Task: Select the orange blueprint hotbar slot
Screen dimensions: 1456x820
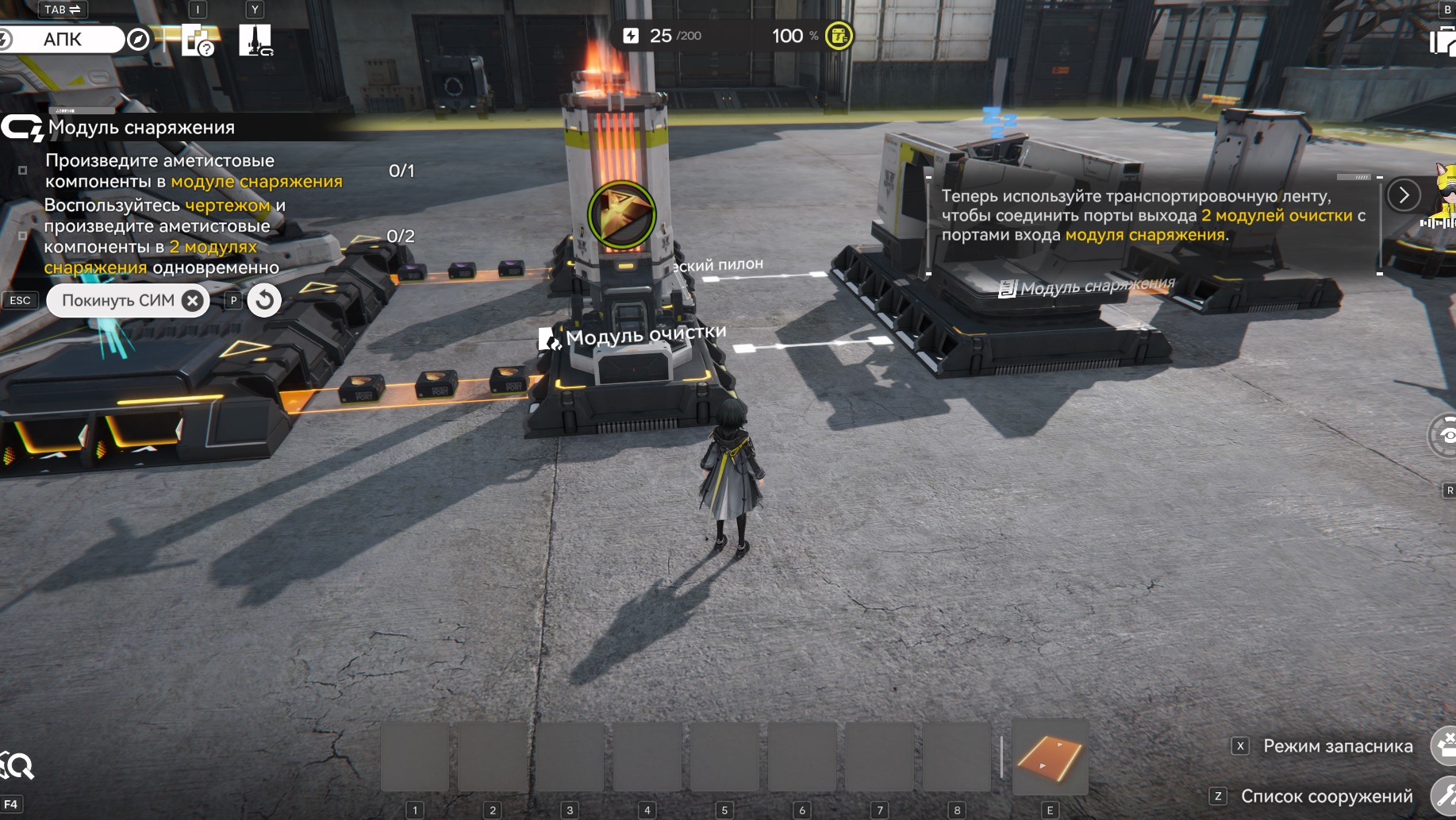Action: (1050, 757)
